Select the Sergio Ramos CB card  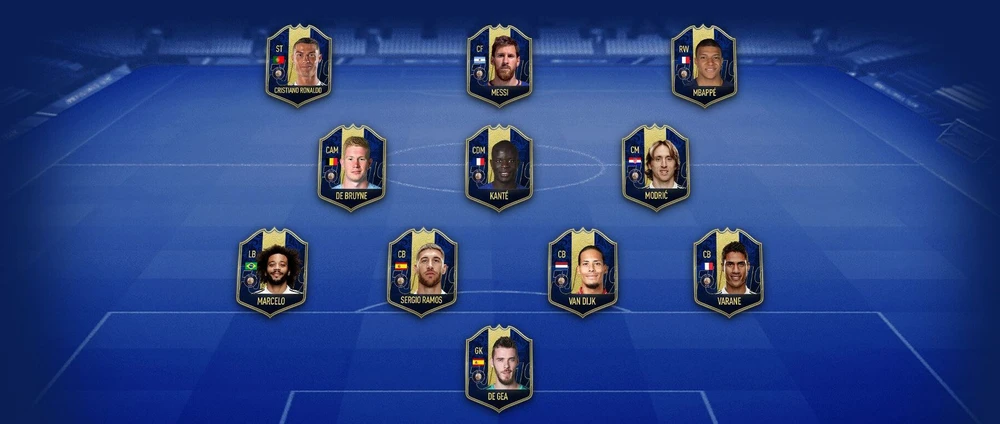pyautogui.click(x=422, y=271)
